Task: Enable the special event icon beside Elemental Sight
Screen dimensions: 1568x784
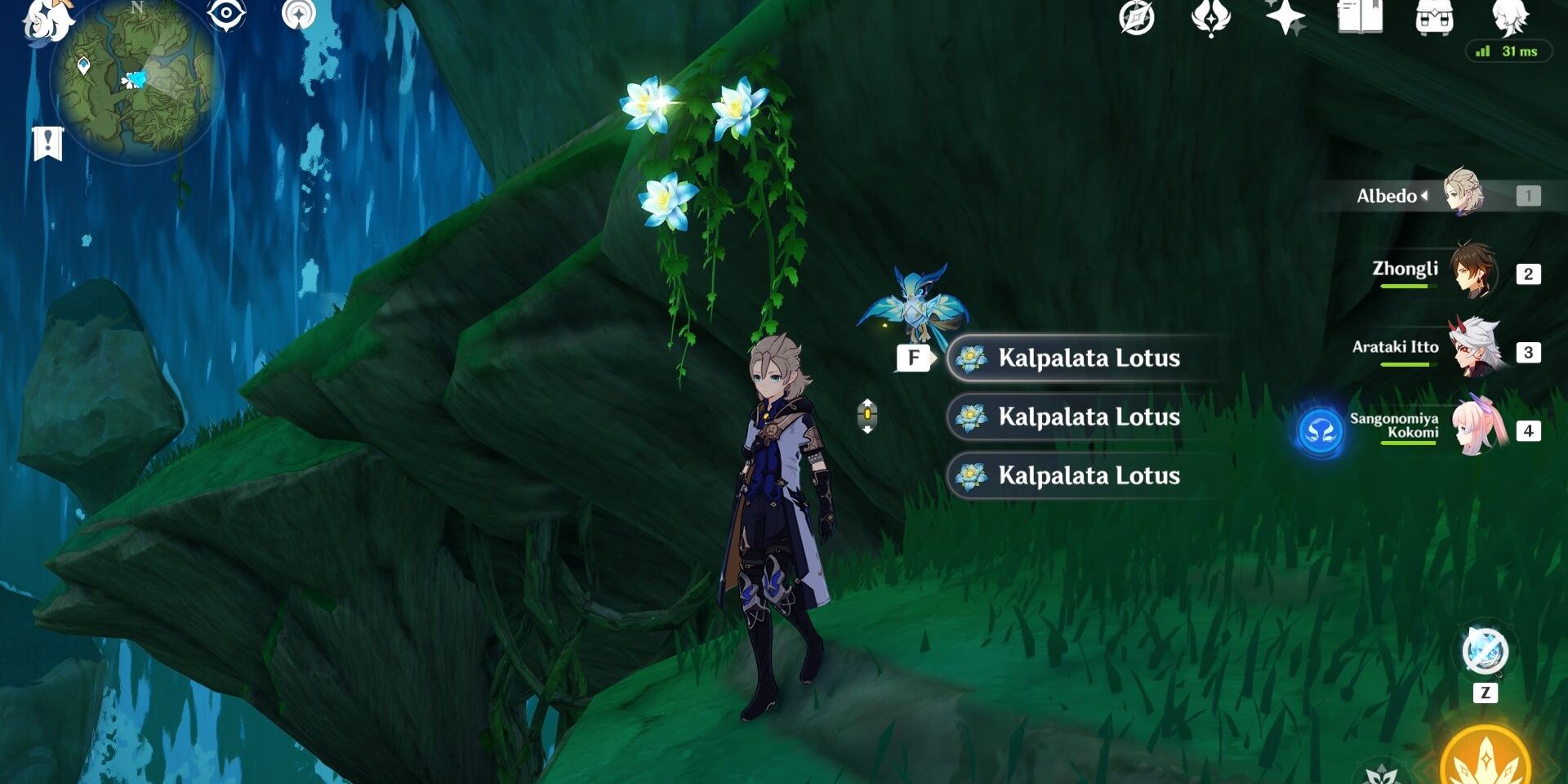Action: point(301,13)
